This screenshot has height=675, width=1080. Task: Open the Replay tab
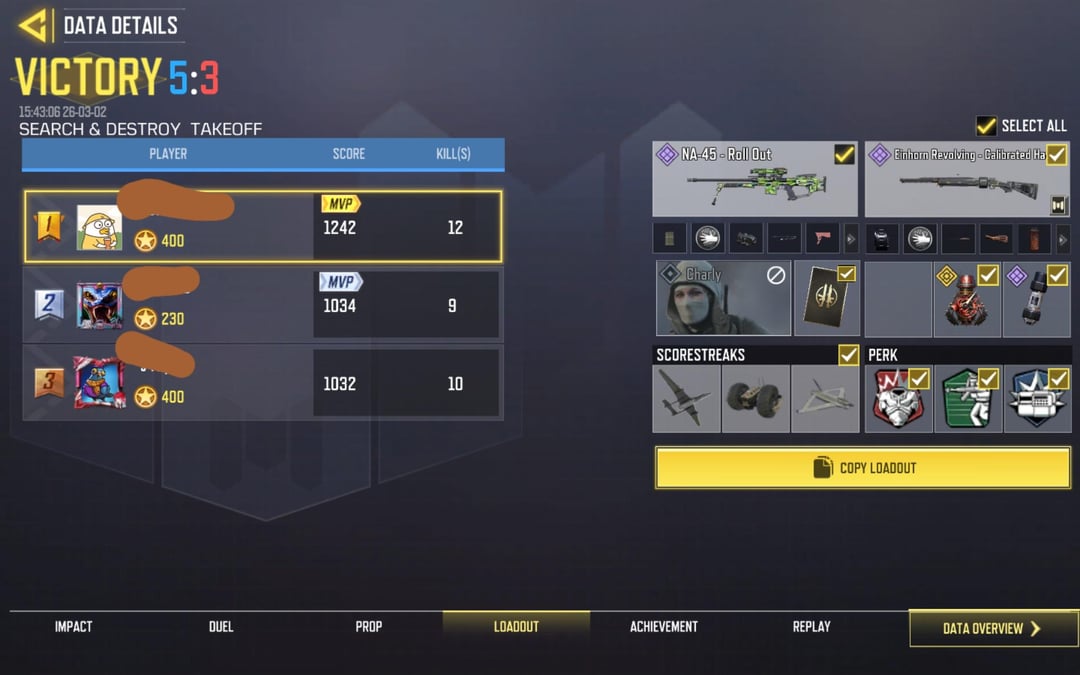pos(811,627)
